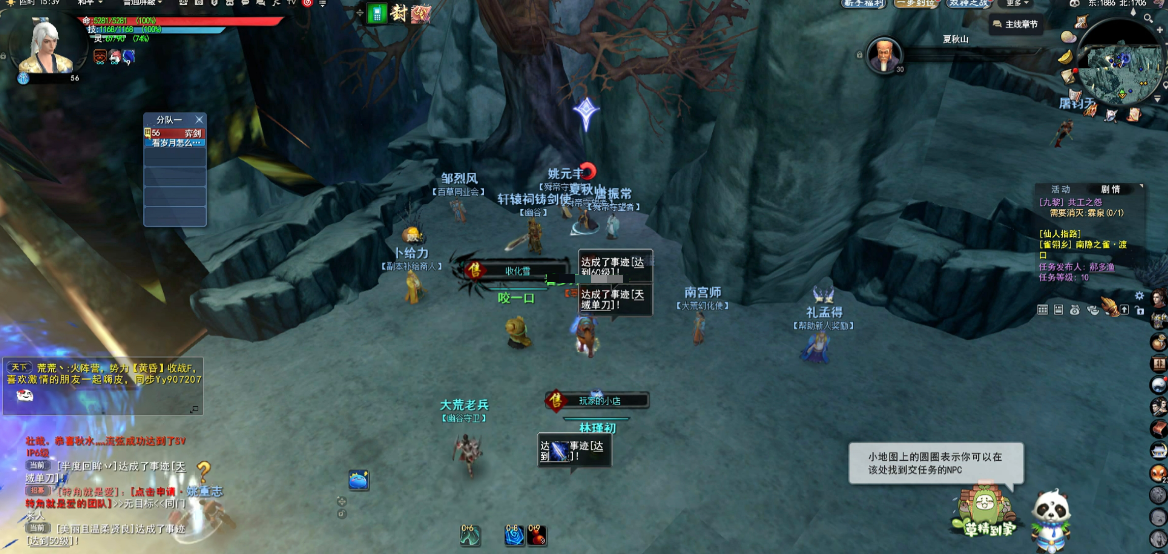Switch to the 剧情 story tab
Viewport: 1168px width, 554px height.
(x=1110, y=189)
